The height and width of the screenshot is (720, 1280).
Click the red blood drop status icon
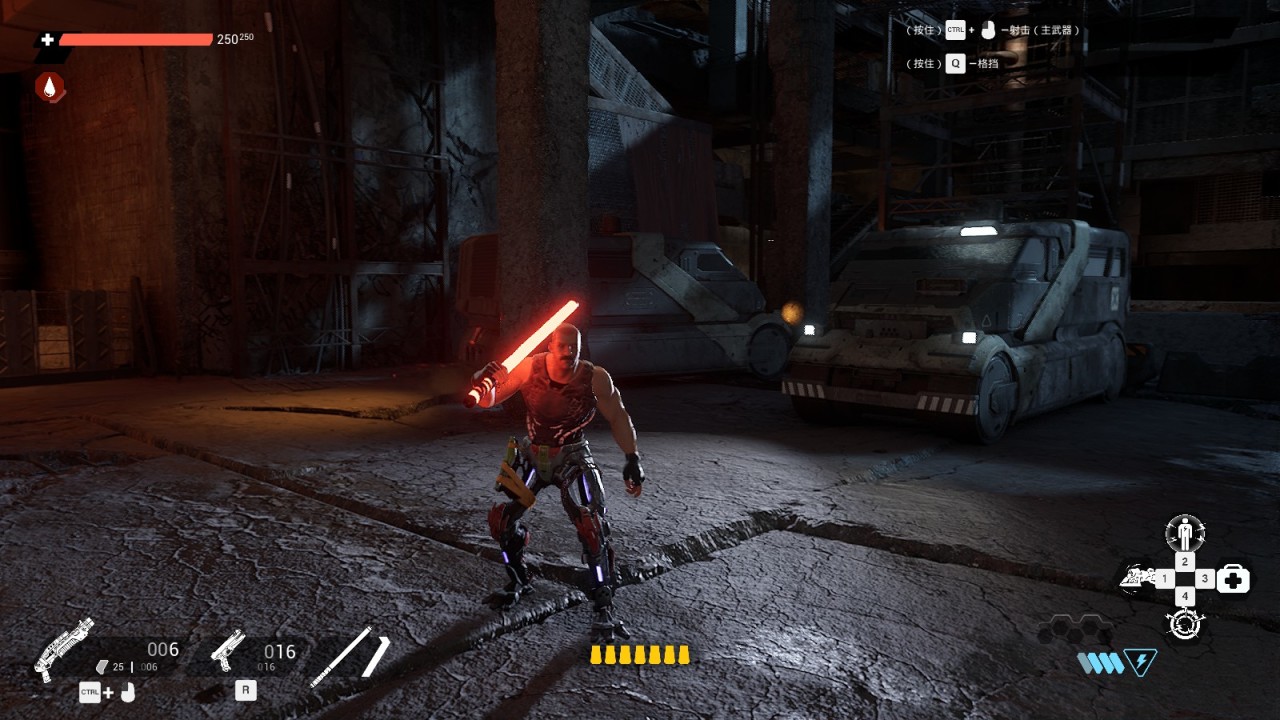(x=50, y=87)
